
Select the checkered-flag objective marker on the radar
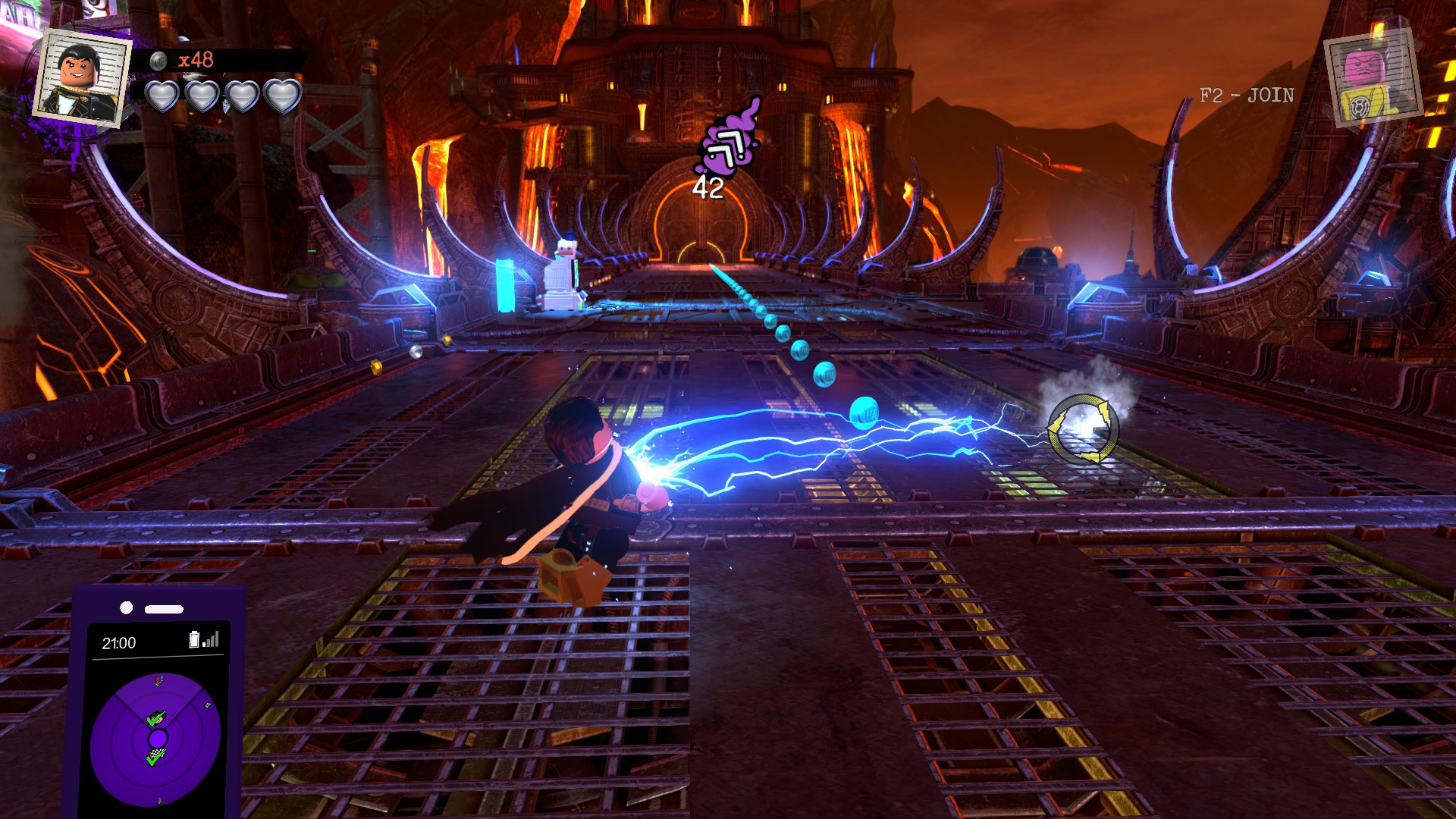click(x=156, y=757)
